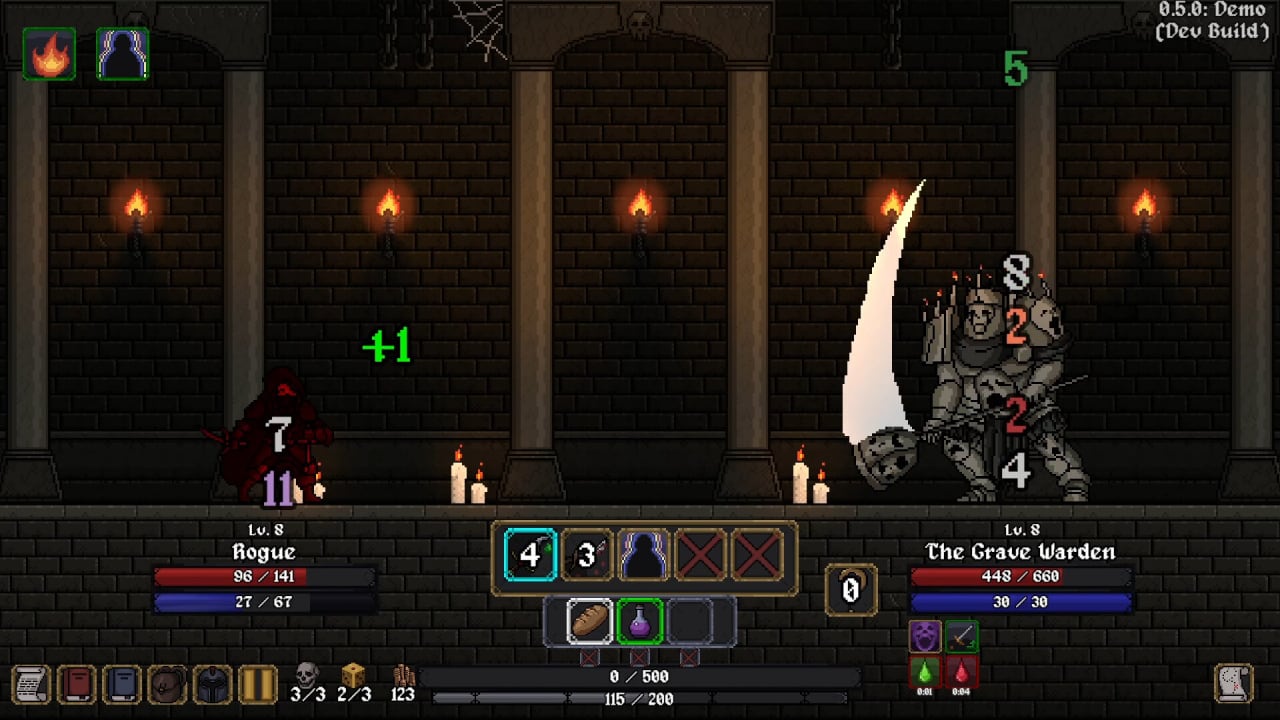Inspect the fire buff icon
This screenshot has width=1280, height=720.
pyautogui.click(x=49, y=54)
